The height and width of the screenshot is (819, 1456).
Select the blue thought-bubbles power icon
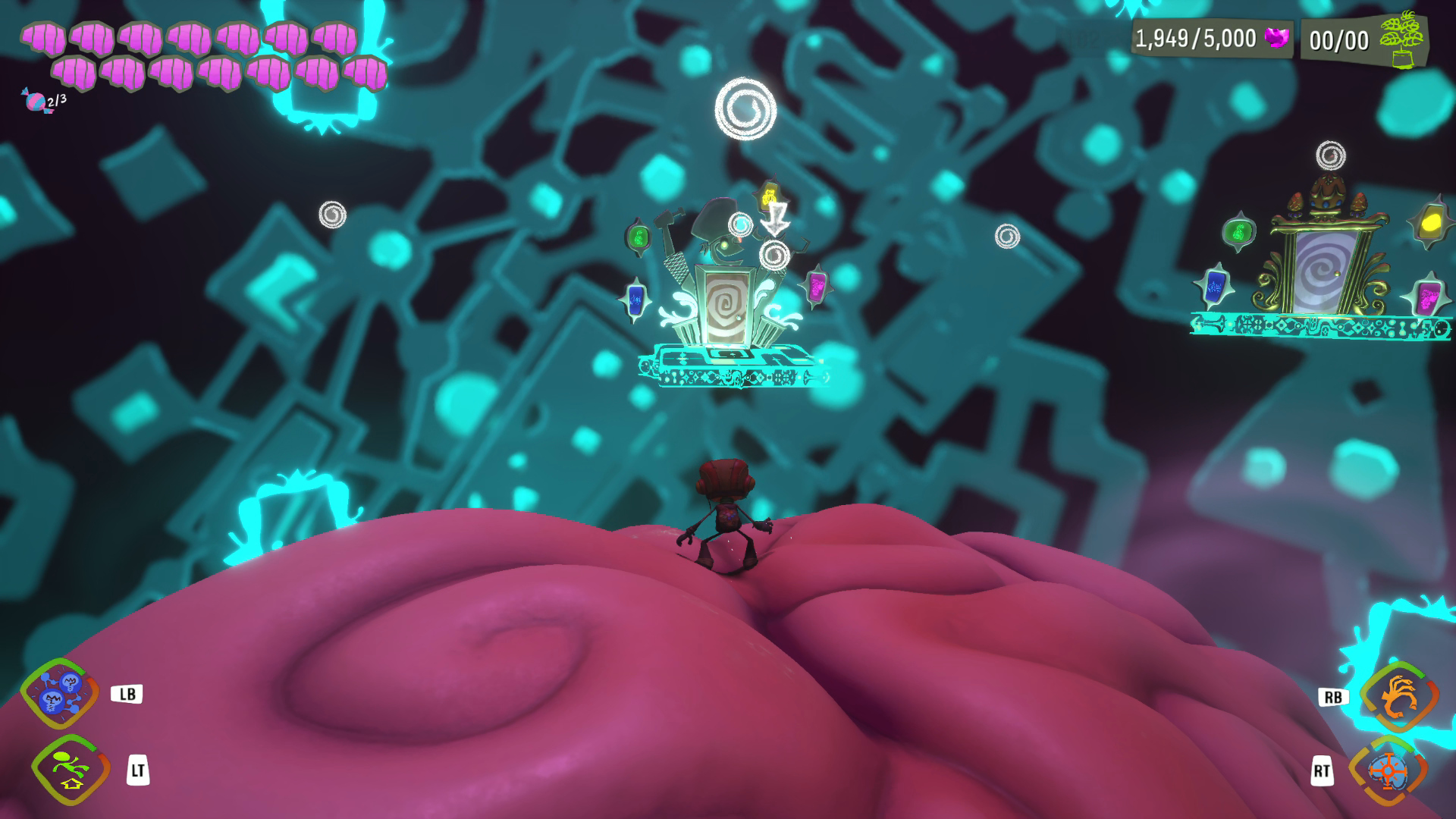59,694
